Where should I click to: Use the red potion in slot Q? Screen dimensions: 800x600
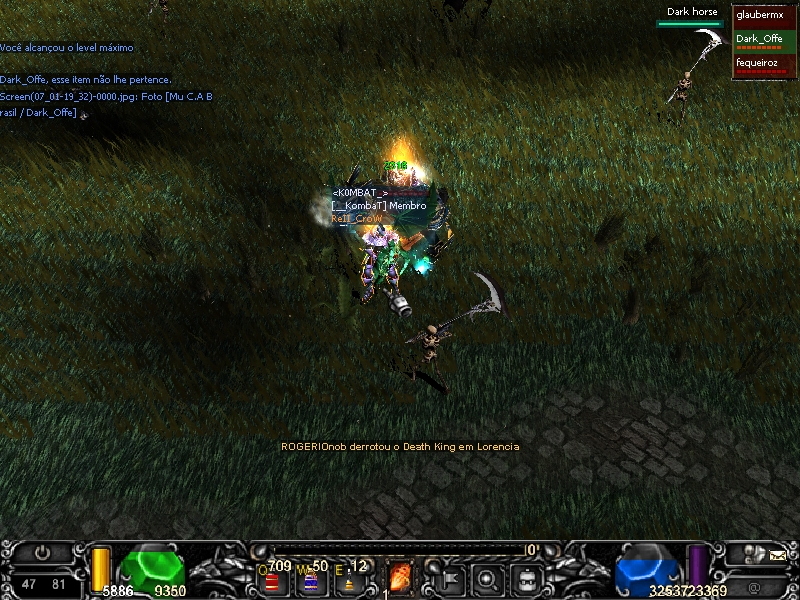[272, 581]
